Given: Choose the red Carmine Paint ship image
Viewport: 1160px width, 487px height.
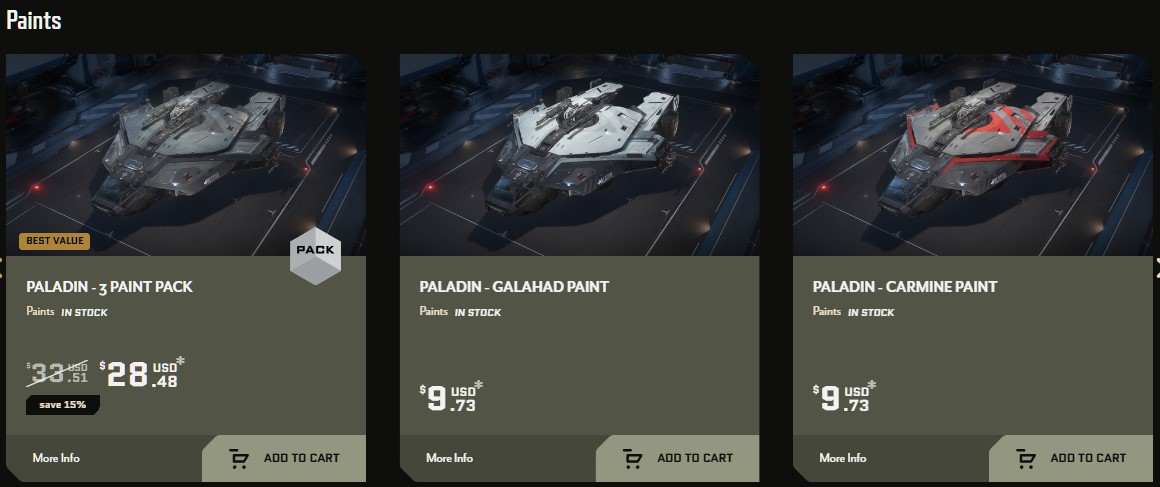Looking at the screenshot, I should pos(972,155).
